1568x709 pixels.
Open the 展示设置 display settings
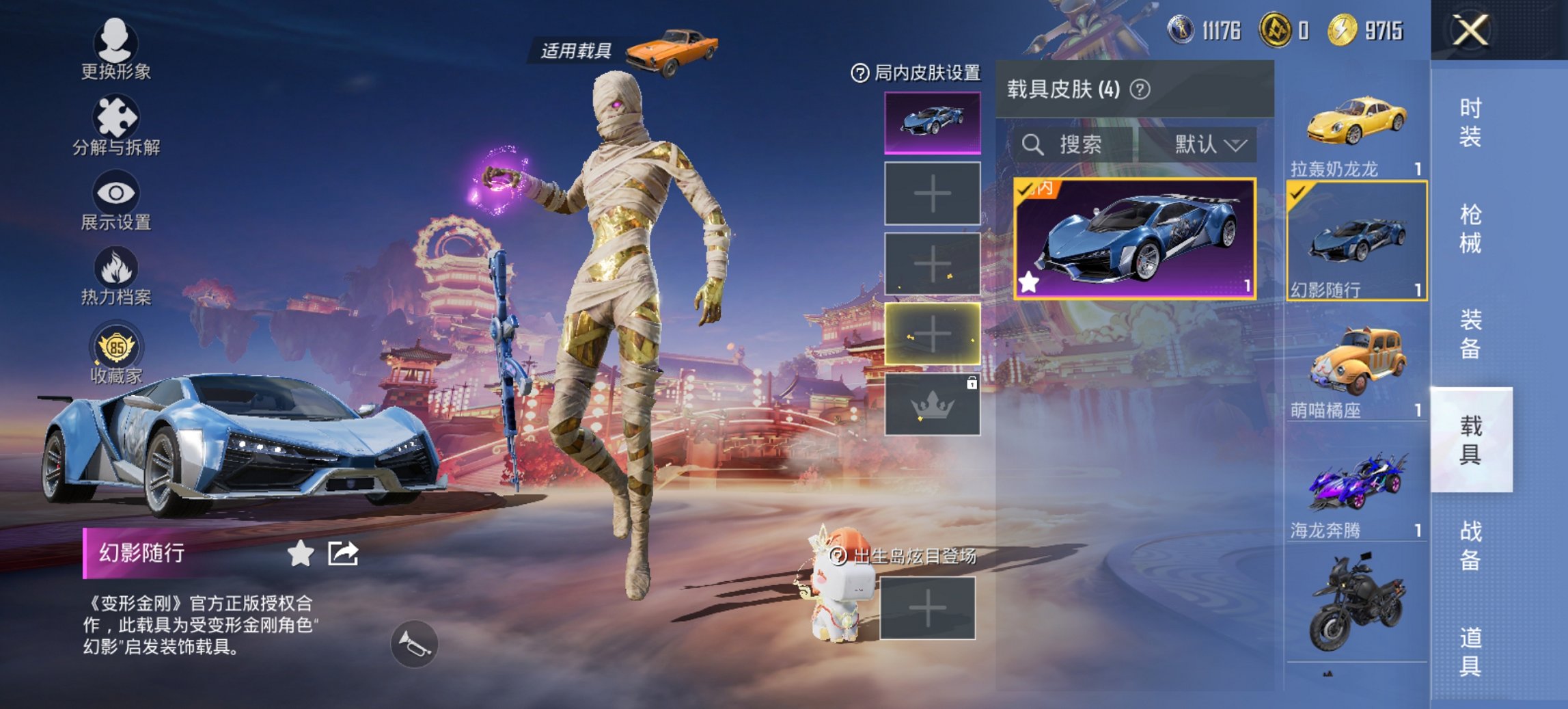coord(116,198)
